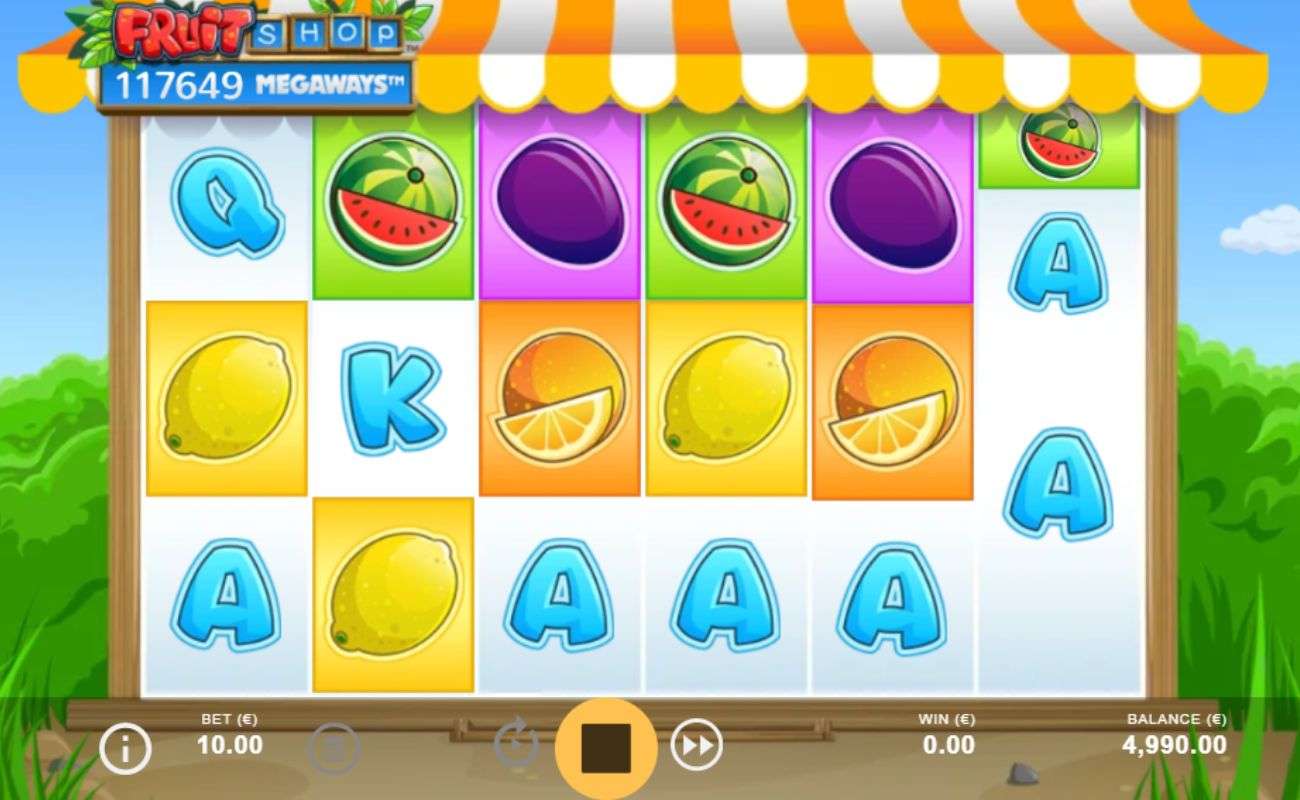Image resolution: width=1300 pixels, height=800 pixels.
Task: Activate the fast-forward quick spin button
Action: pyautogui.click(x=696, y=746)
